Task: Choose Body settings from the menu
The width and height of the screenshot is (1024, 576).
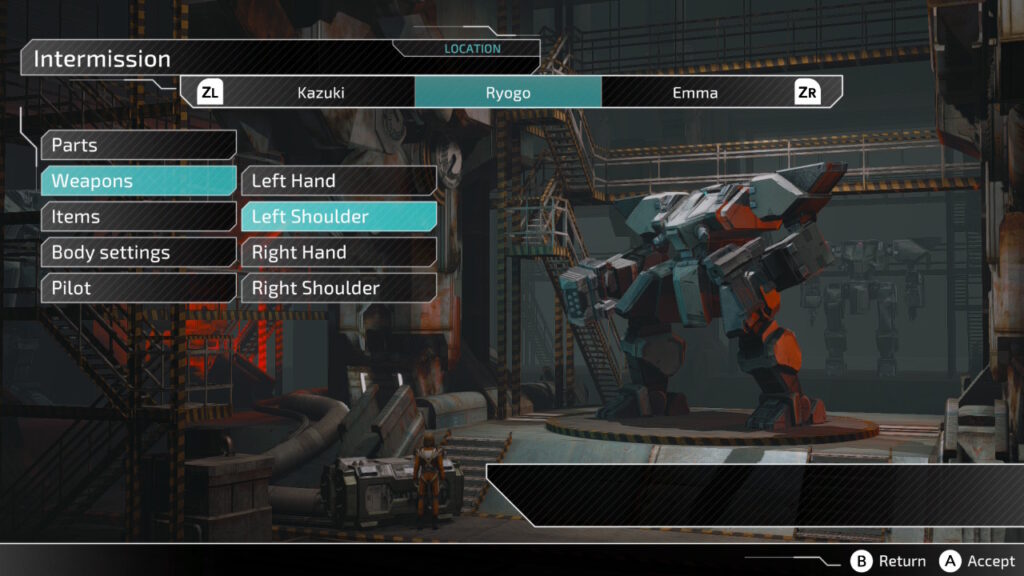Action: click(138, 253)
